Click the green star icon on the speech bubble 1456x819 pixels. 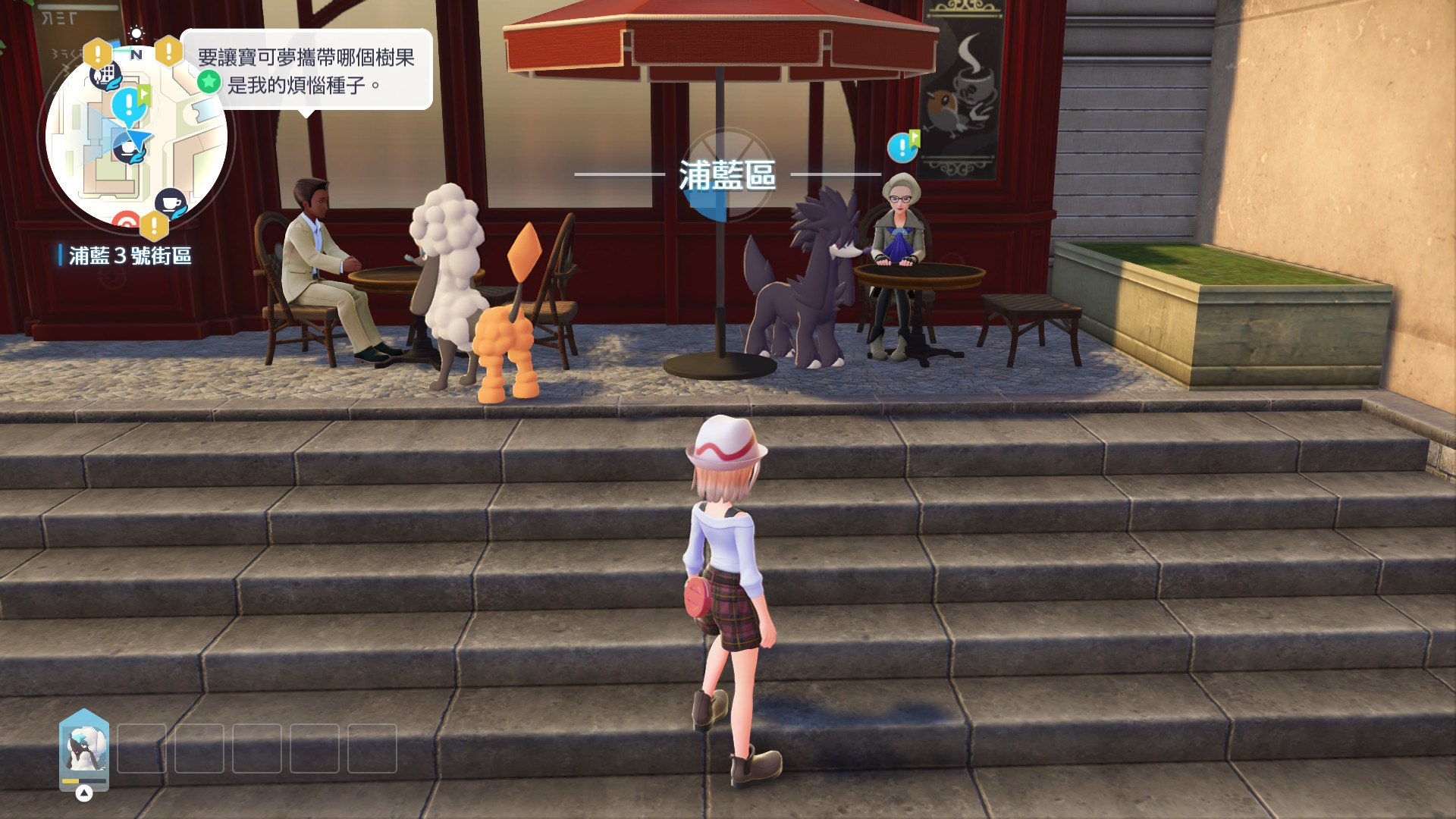(x=209, y=82)
